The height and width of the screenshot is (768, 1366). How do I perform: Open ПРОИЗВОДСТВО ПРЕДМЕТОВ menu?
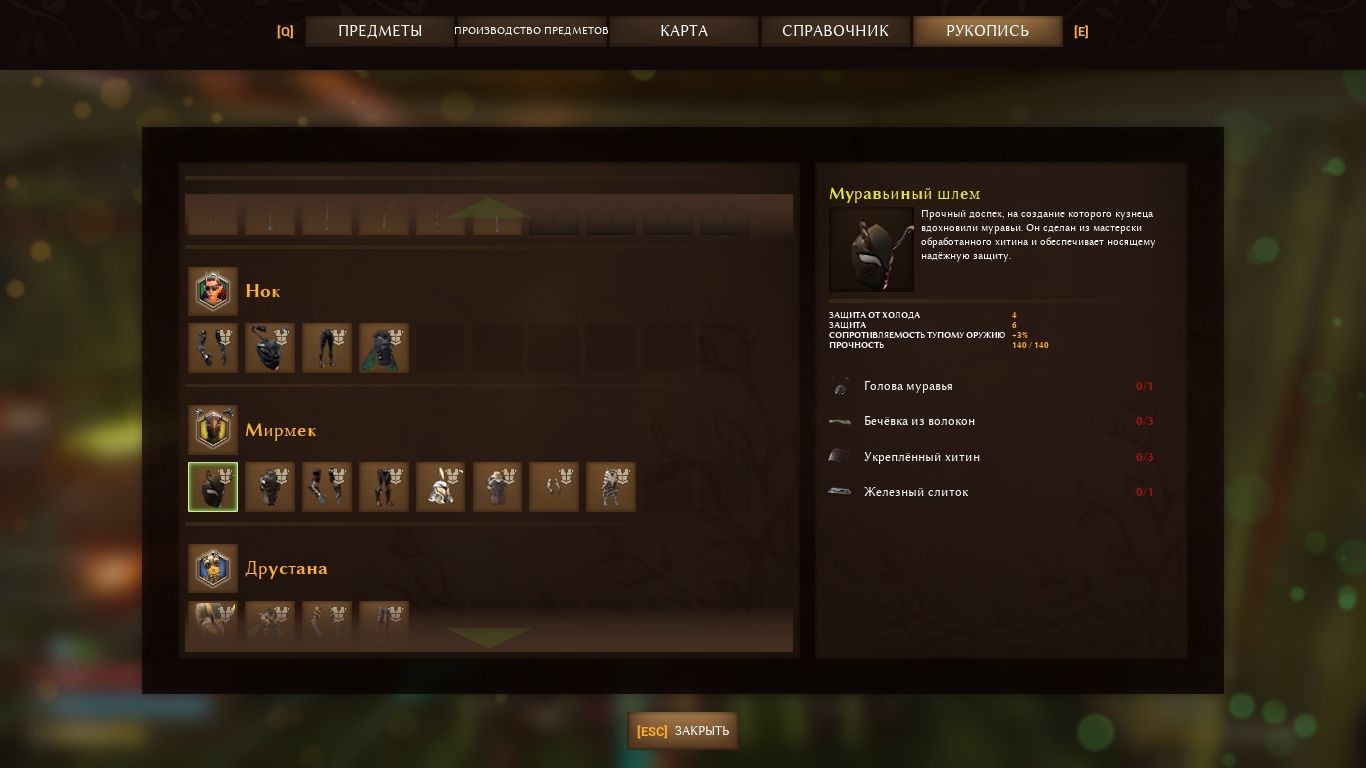click(x=532, y=31)
